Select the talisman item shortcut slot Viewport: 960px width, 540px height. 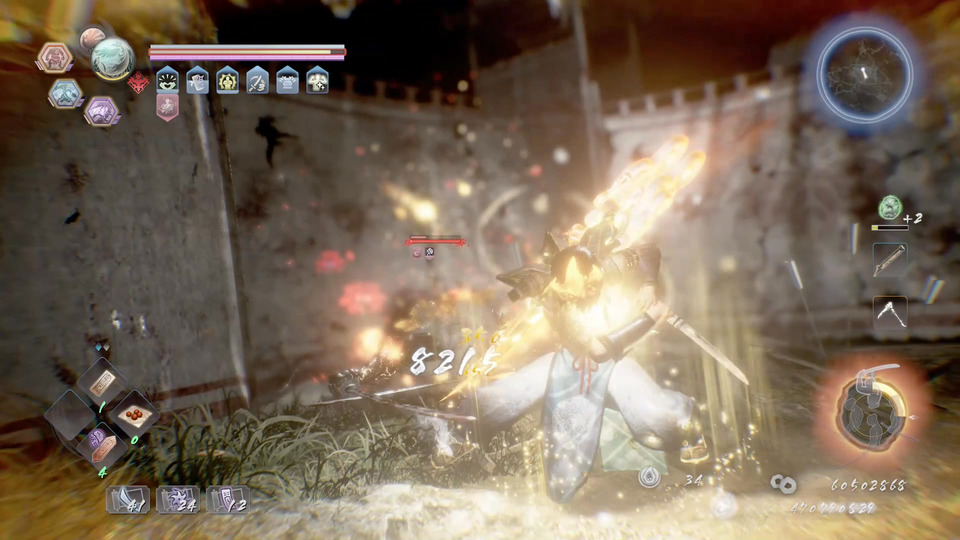point(102,381)
